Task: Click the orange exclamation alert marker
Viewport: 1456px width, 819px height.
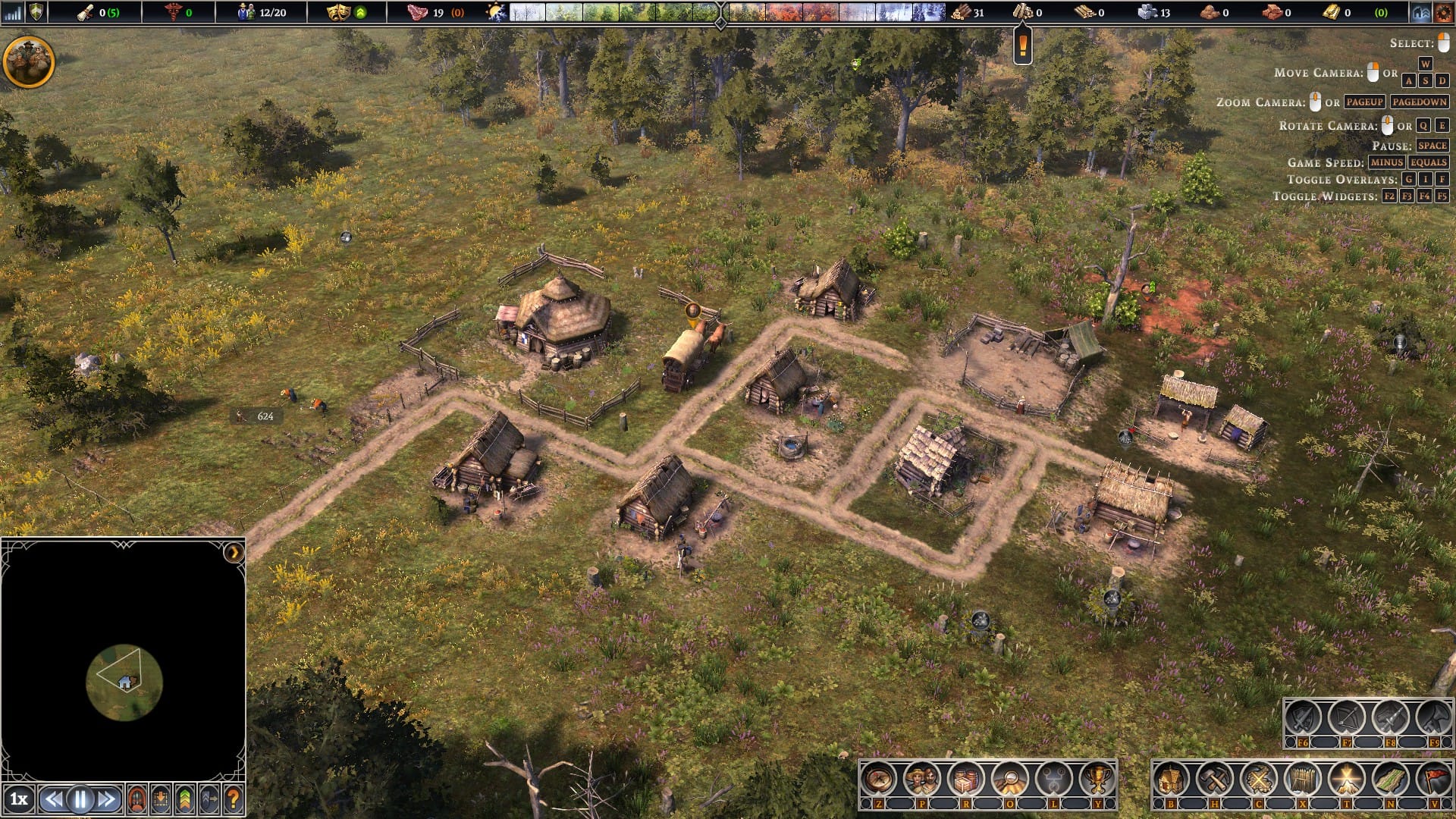Action: point(1022,45)
